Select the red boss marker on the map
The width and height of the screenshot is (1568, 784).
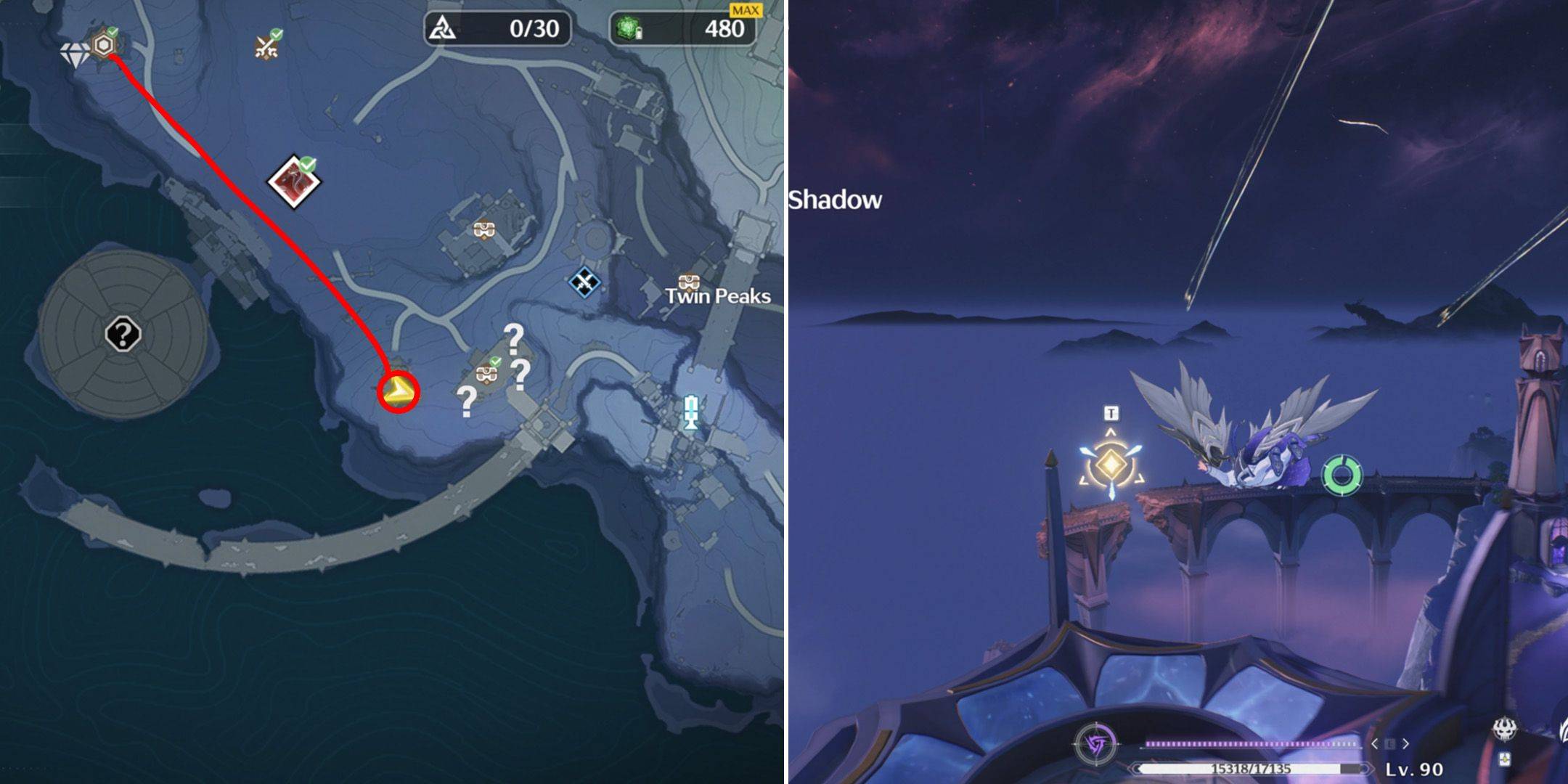(294, 181)
